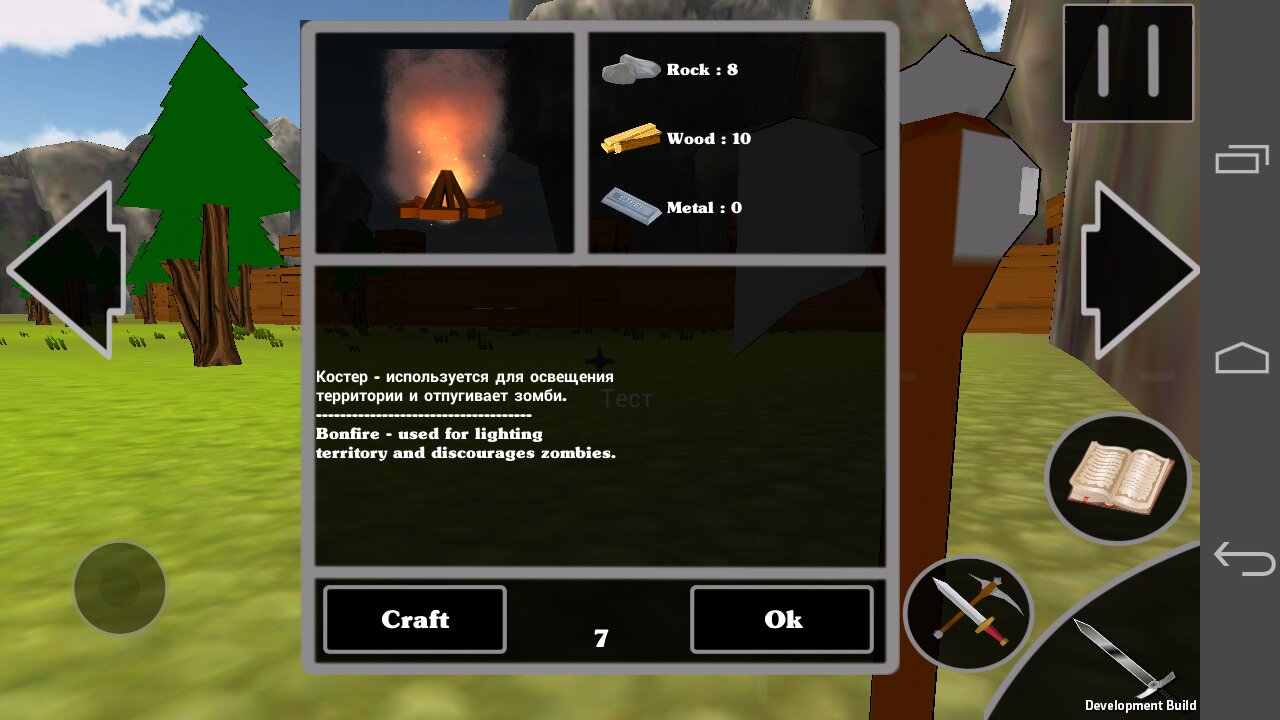Confirm the crafting panel with Ok
This screenshot has width=1280, height=720.
click(x=782, y=620)
